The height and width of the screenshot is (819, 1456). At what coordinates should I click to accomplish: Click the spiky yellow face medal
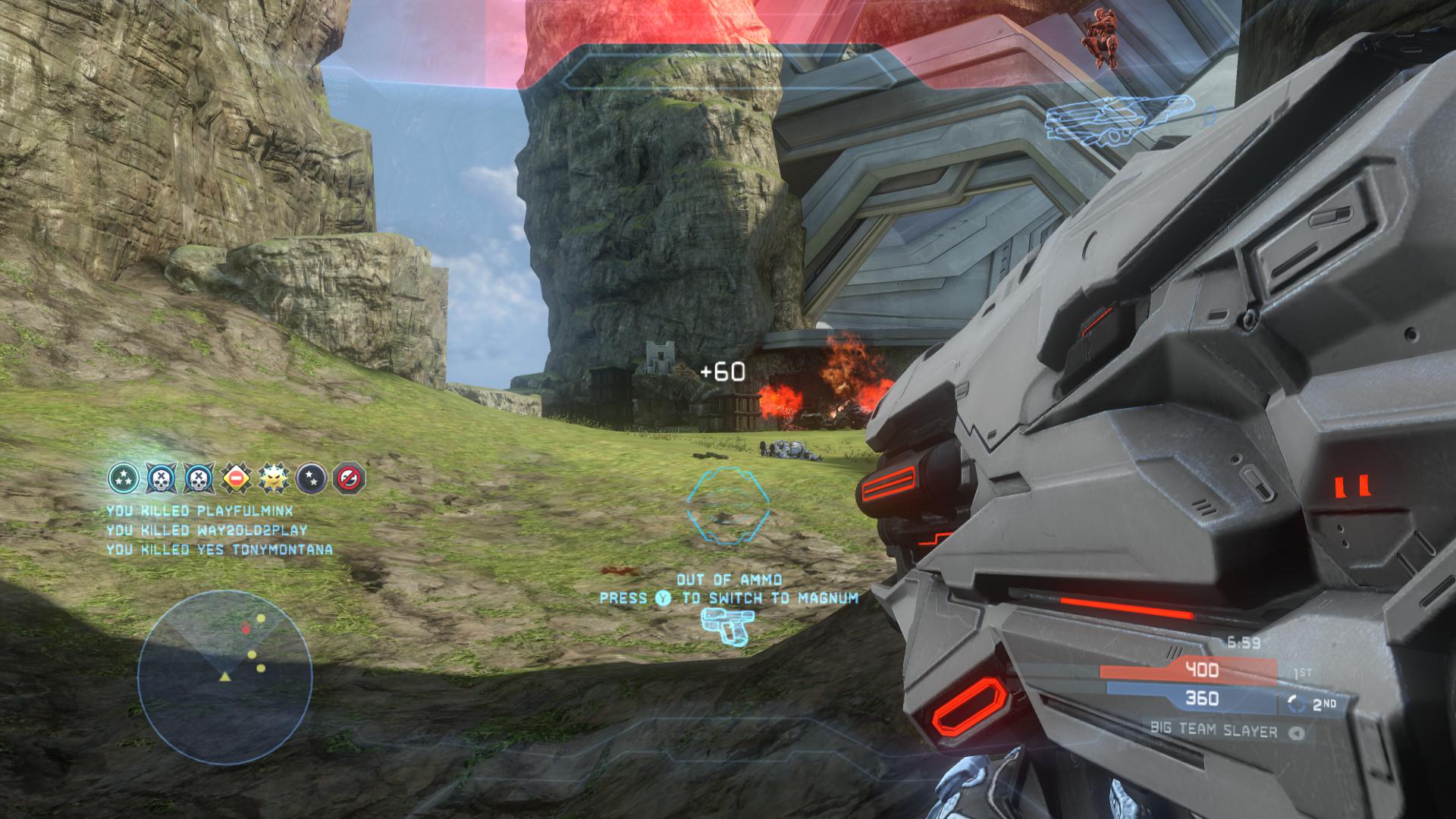tap(274, 478)
